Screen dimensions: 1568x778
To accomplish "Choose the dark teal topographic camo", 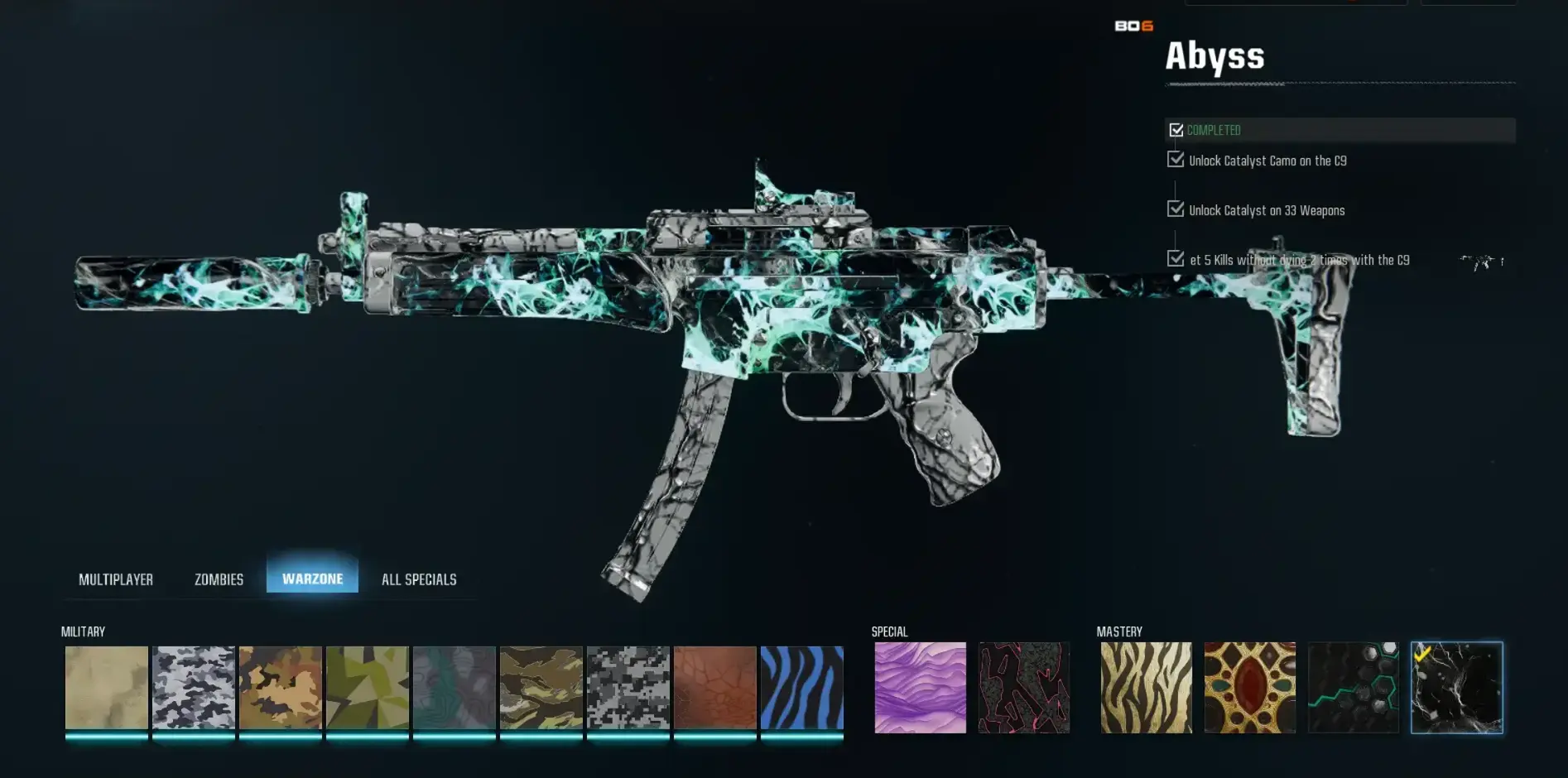I will click(455, 688).
